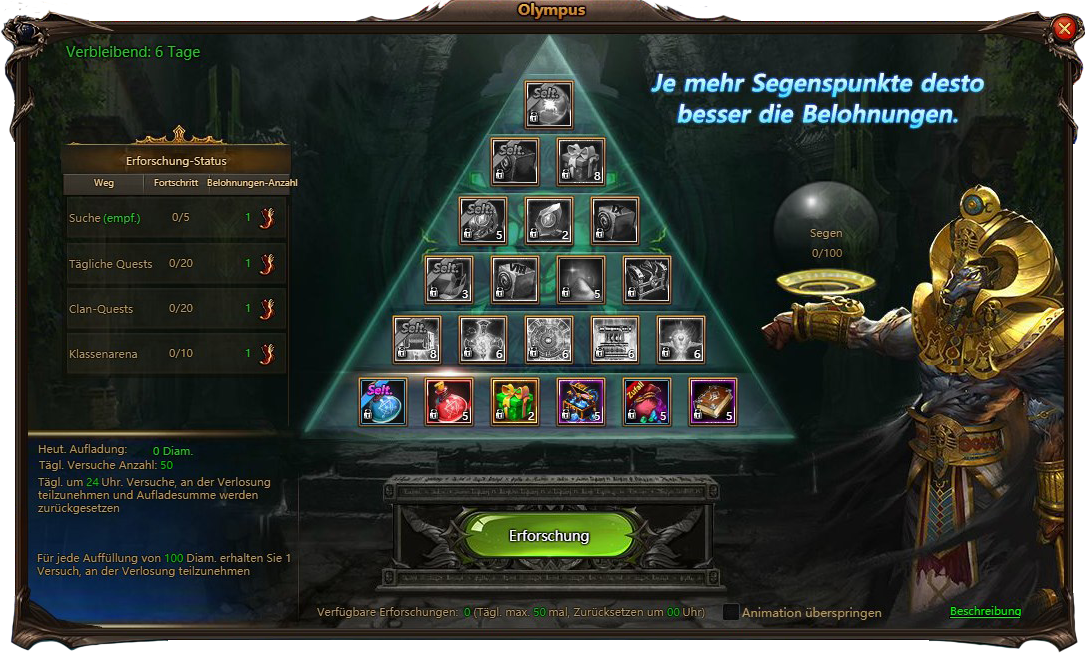Viewport: 1085px width, 653px height.
Task: Choose the Tägliche Quests row
Action: 176,264
